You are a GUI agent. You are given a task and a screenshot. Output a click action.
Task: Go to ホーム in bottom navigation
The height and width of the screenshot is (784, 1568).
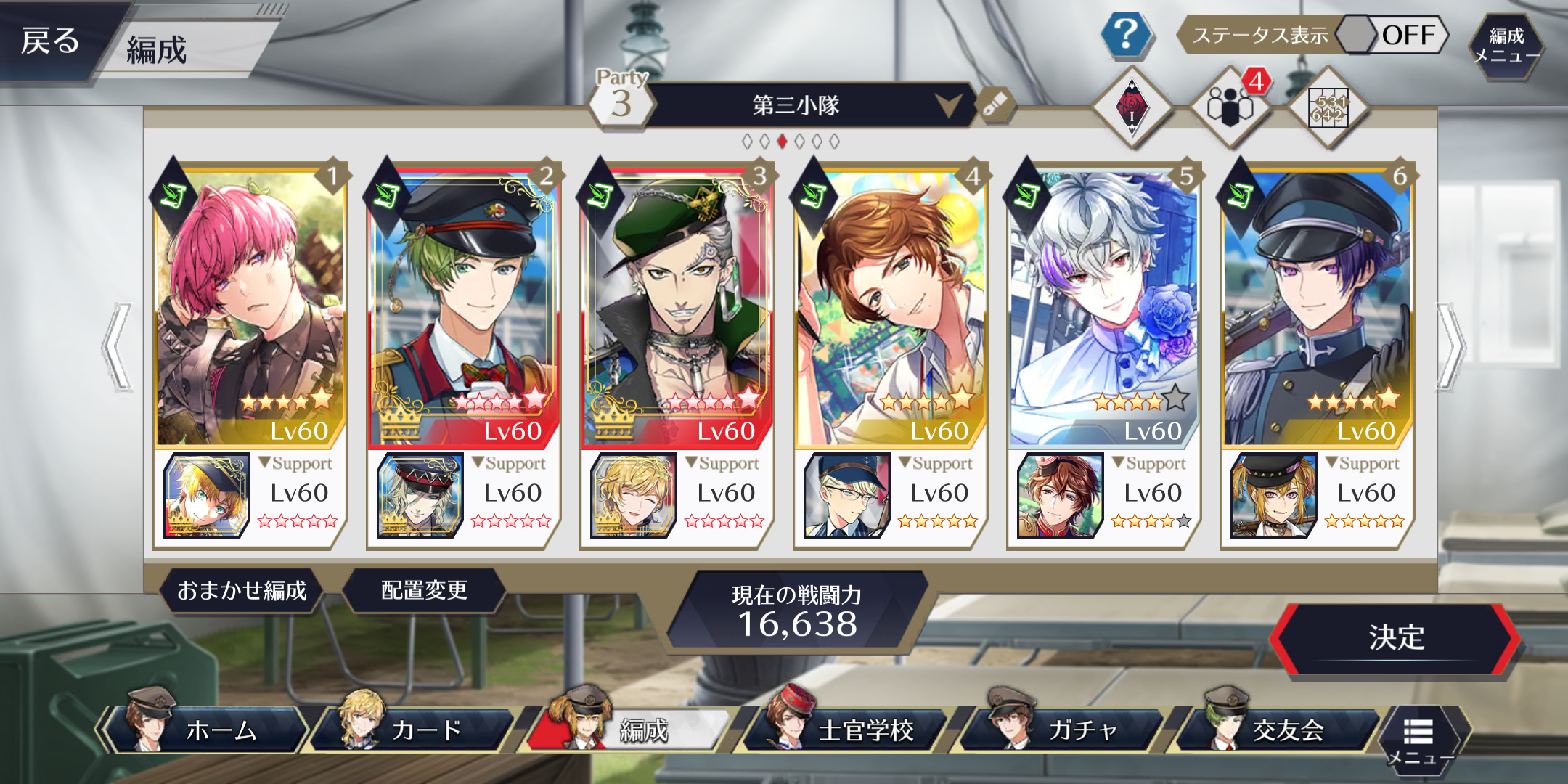[x=211, y=730]
